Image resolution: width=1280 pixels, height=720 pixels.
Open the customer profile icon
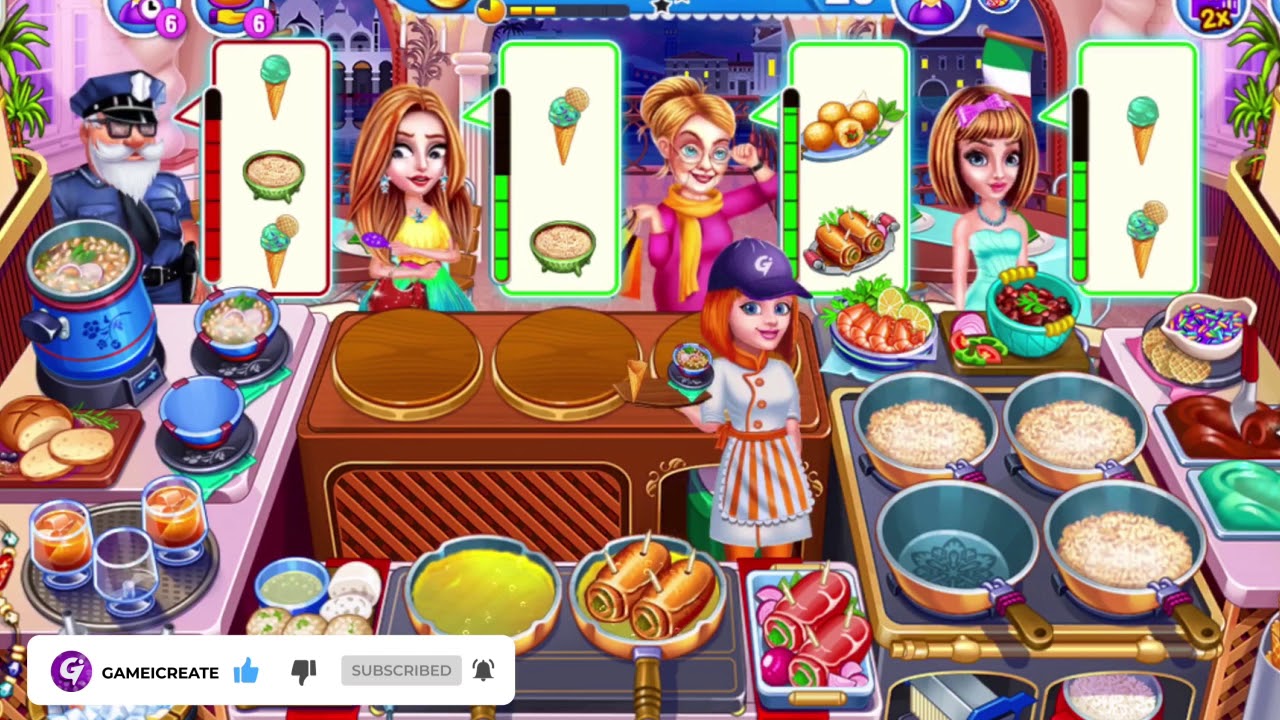point(930,14)
